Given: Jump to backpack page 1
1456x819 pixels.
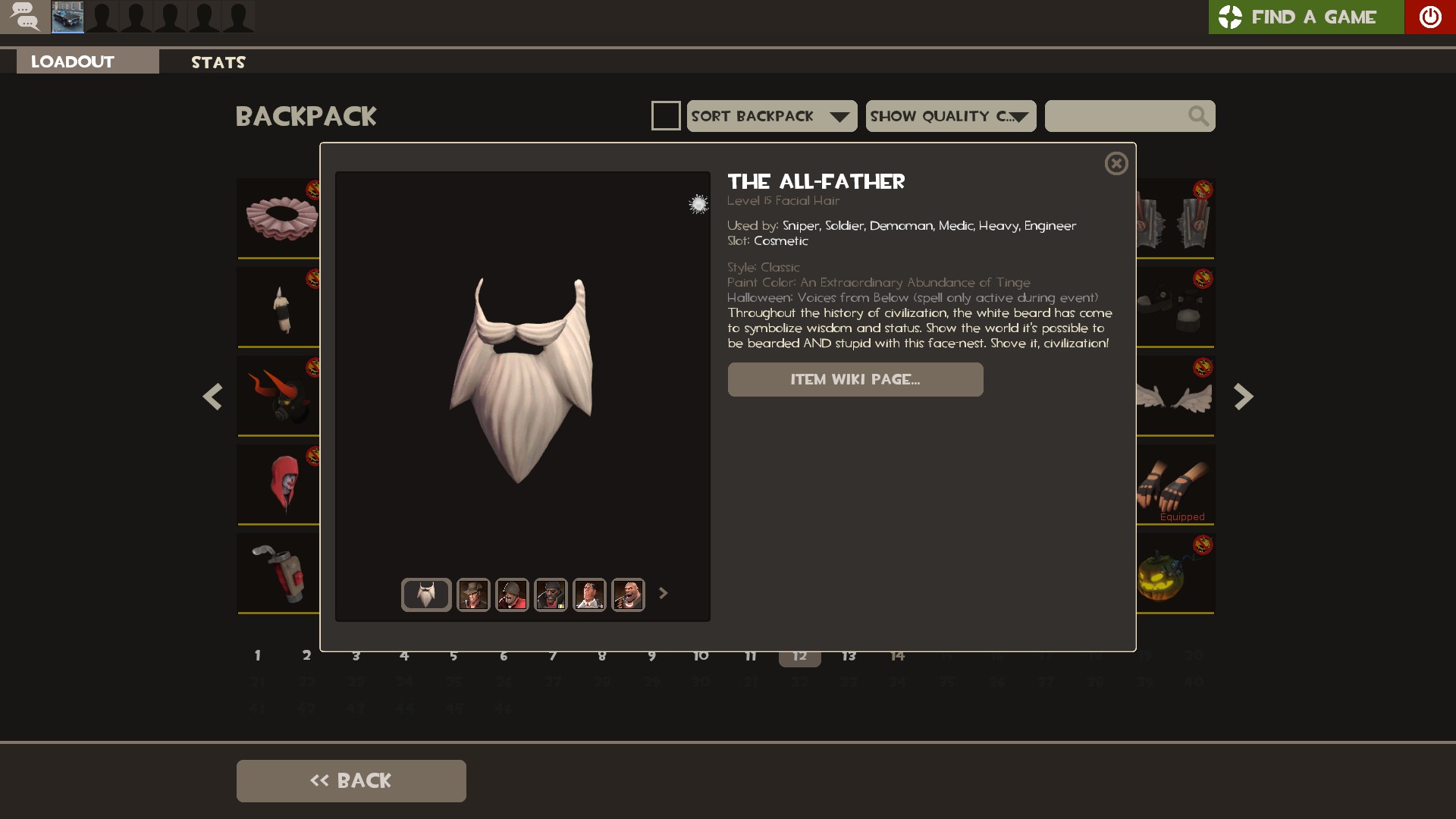Looking at the screenshot, I should [x=258, y=655].
